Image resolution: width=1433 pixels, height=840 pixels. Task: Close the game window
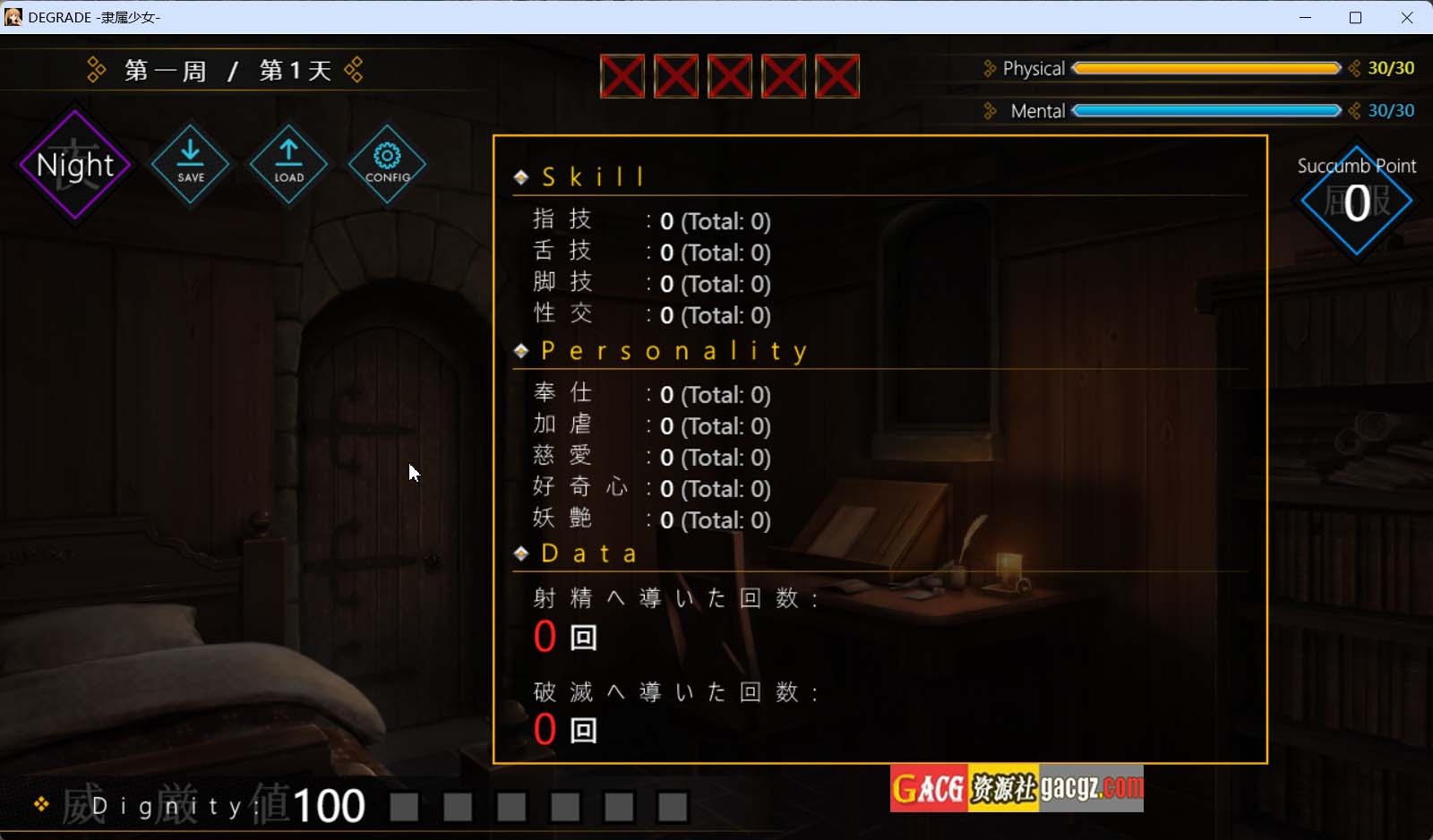coord(1407,17)
